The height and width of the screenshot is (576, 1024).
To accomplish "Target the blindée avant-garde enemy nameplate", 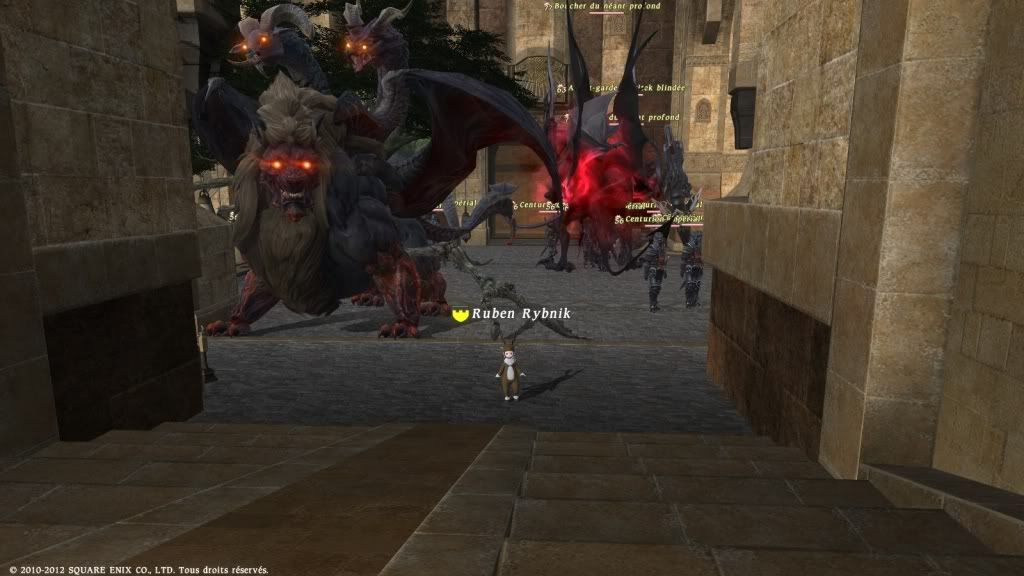I will (x=626, y=88).
